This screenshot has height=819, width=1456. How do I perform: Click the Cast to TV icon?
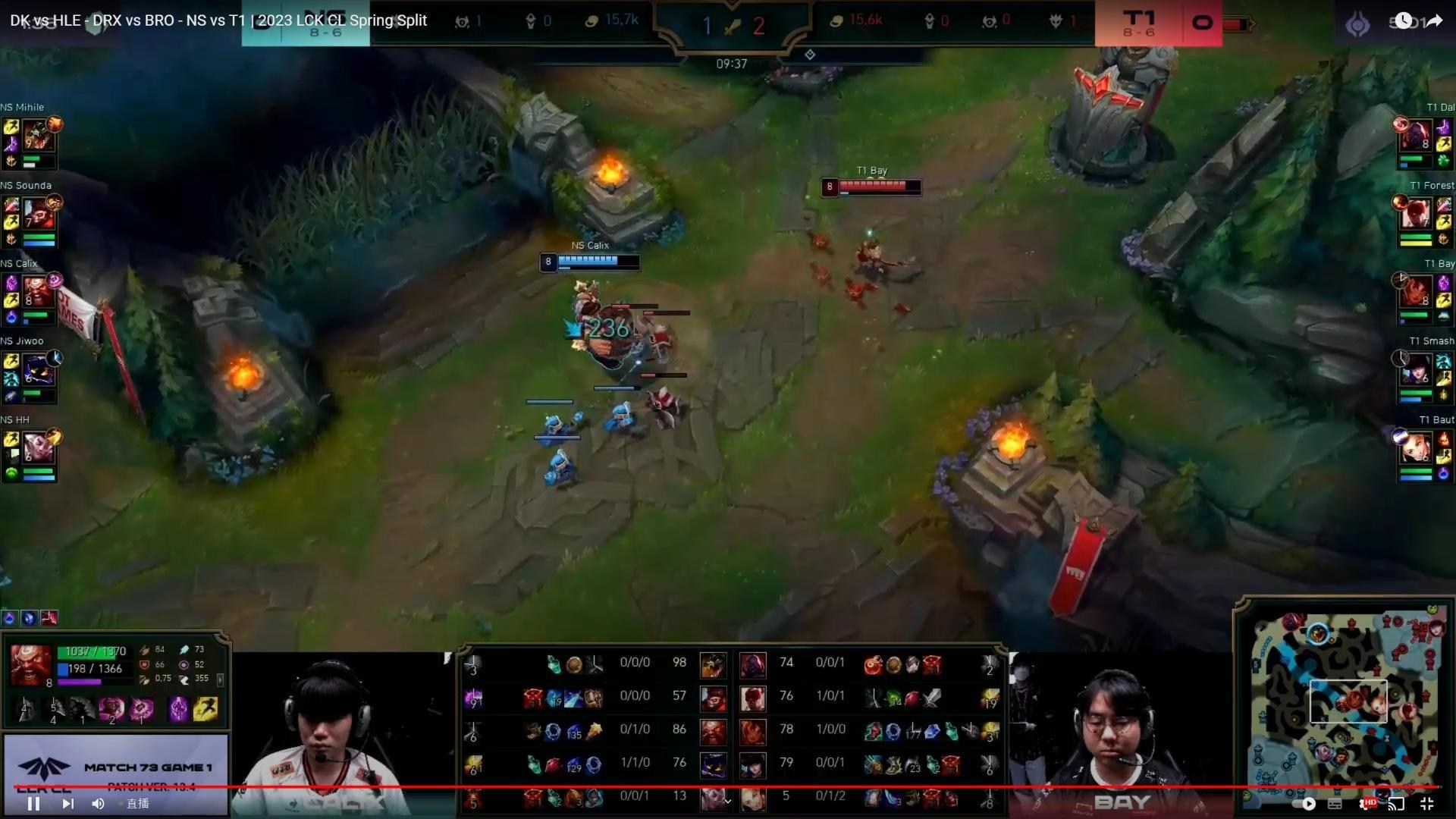(1395, 803)
